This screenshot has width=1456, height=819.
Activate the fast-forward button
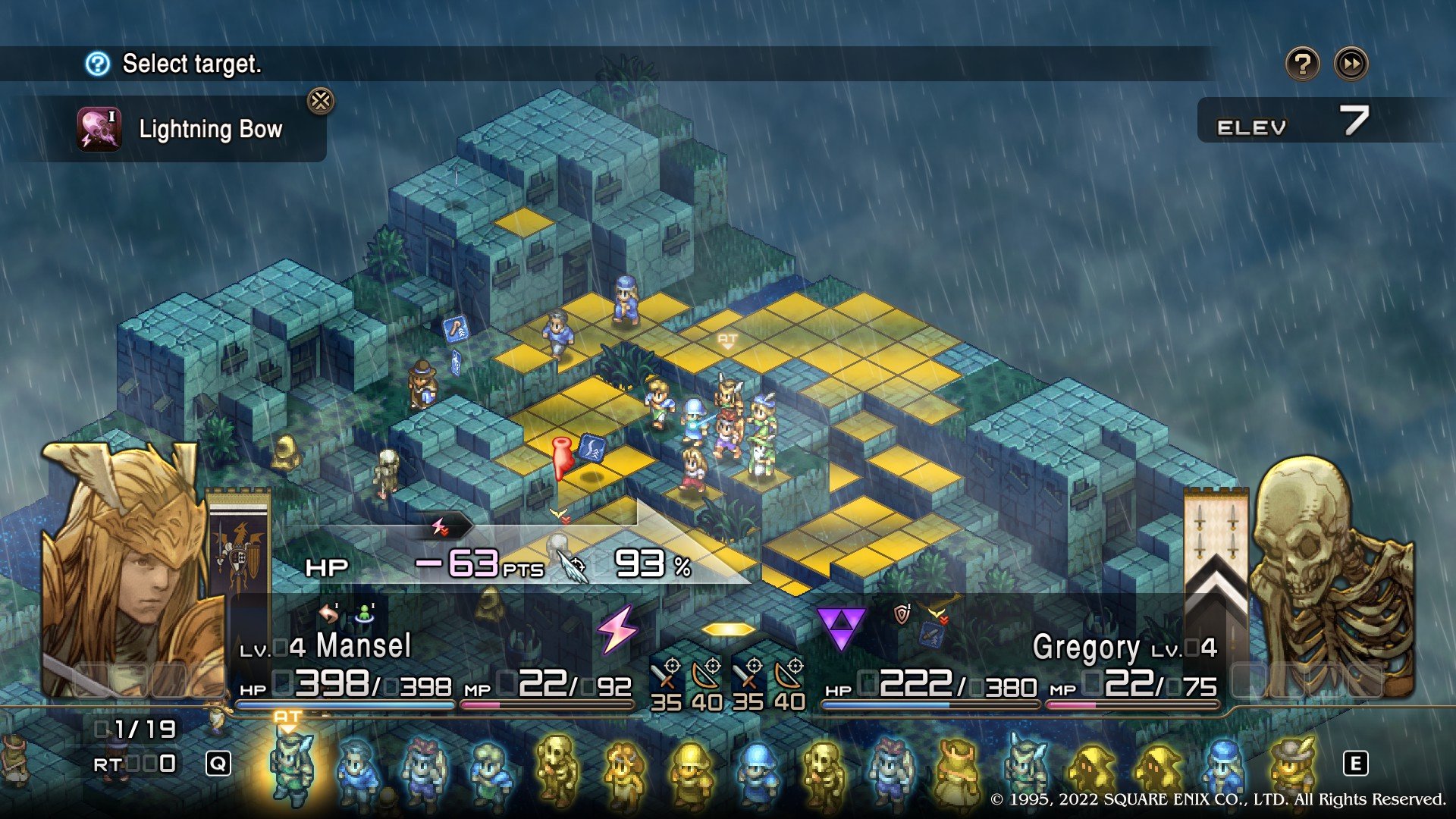click(1351, 64)
